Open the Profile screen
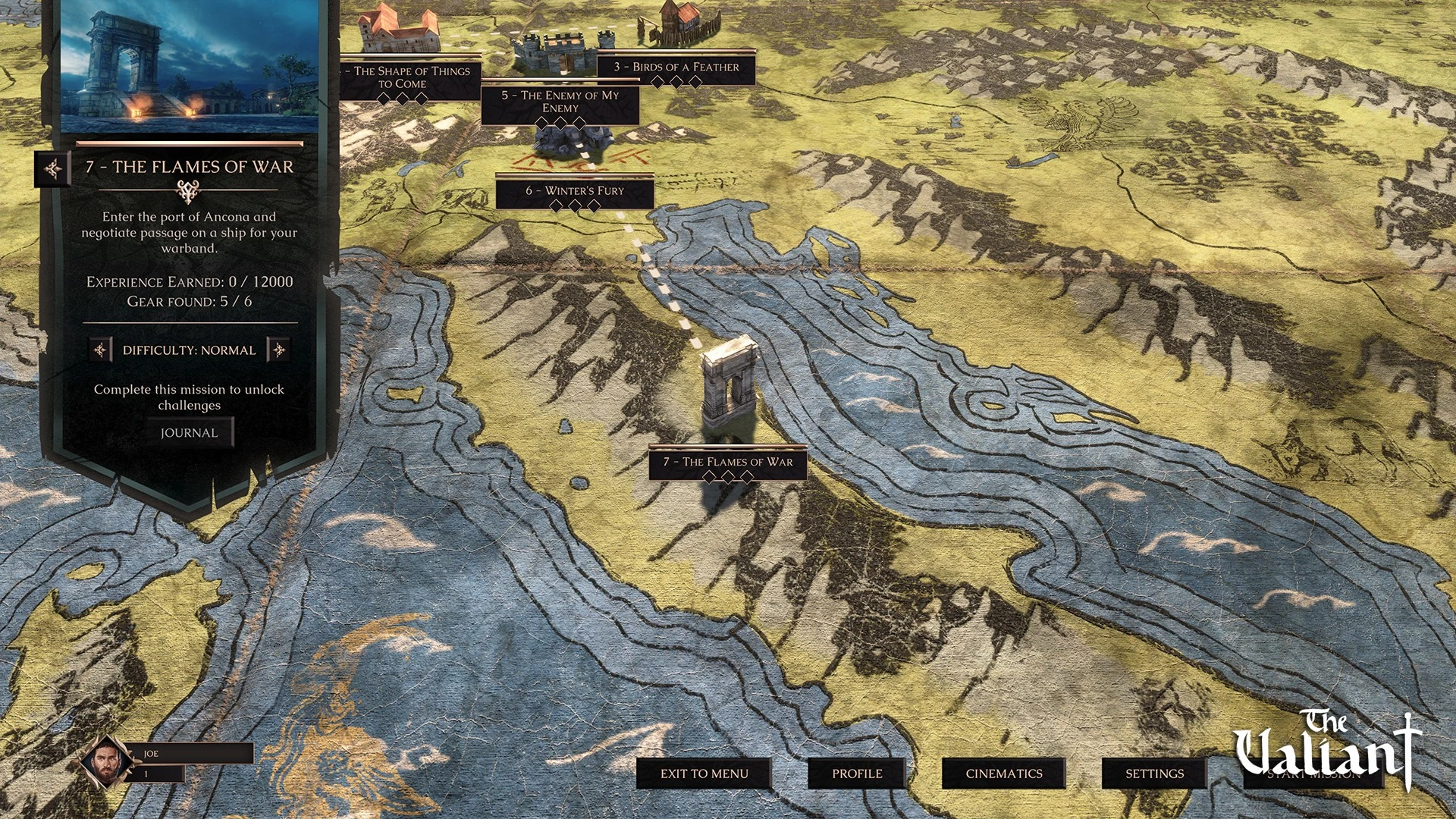Image resolution: width=1456 pixels, height=819 pixels. [857, 773]
